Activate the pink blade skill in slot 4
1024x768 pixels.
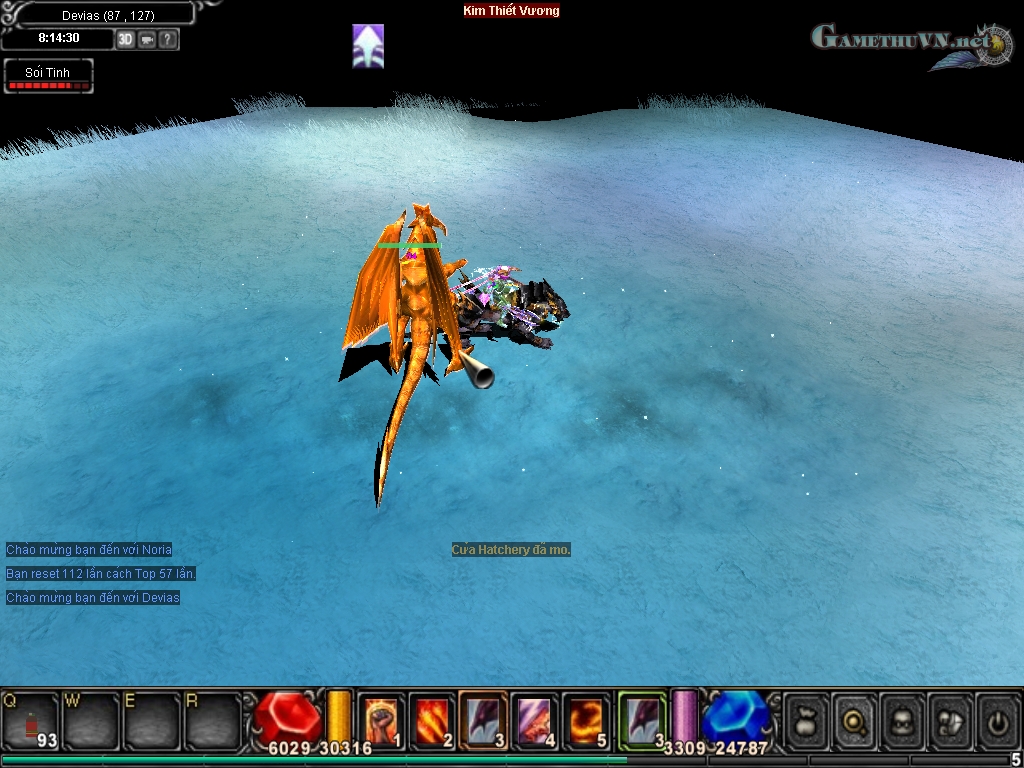(535, 720)
